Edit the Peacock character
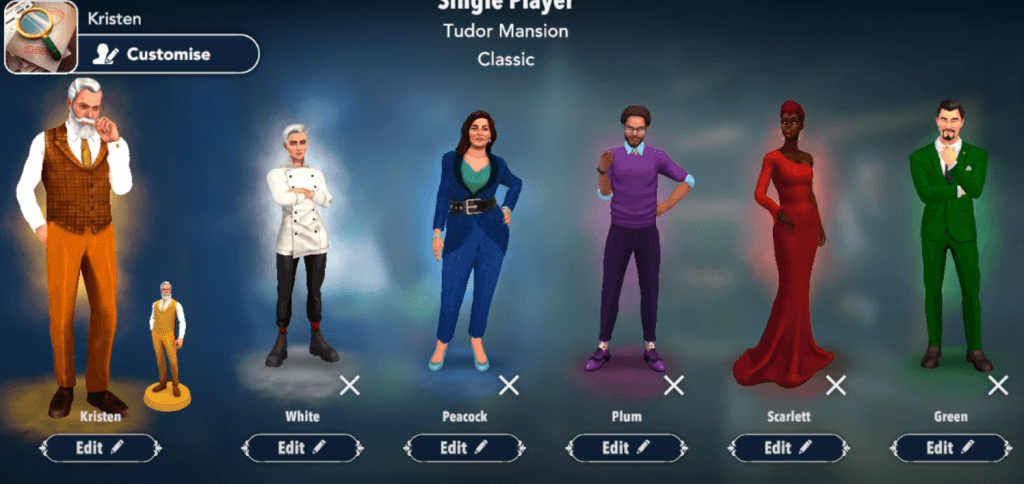The image size is (1024, 484). click(464, 448)
